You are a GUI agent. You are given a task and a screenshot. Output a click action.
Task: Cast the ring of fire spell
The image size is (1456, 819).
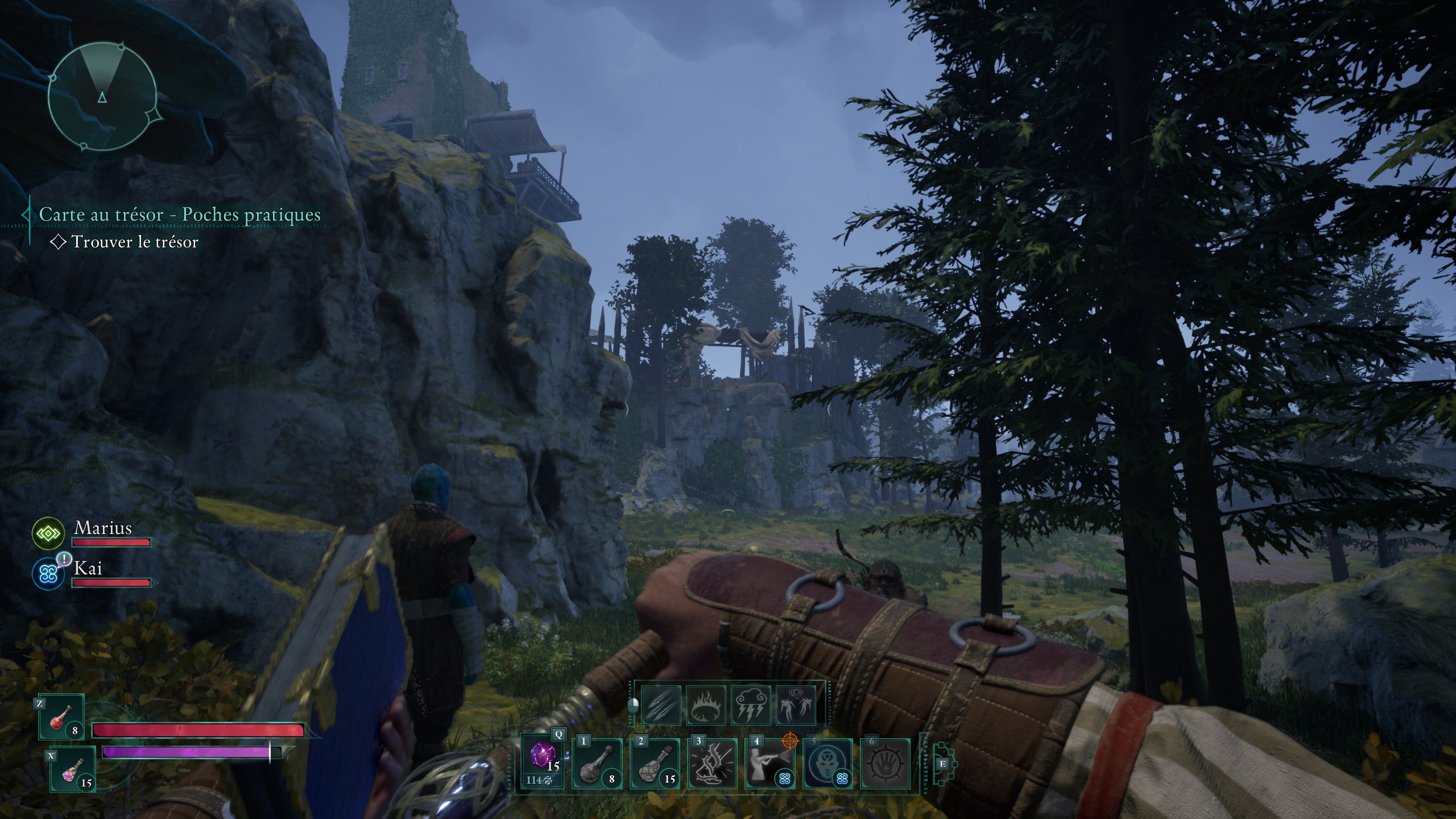tap(706, 706)
